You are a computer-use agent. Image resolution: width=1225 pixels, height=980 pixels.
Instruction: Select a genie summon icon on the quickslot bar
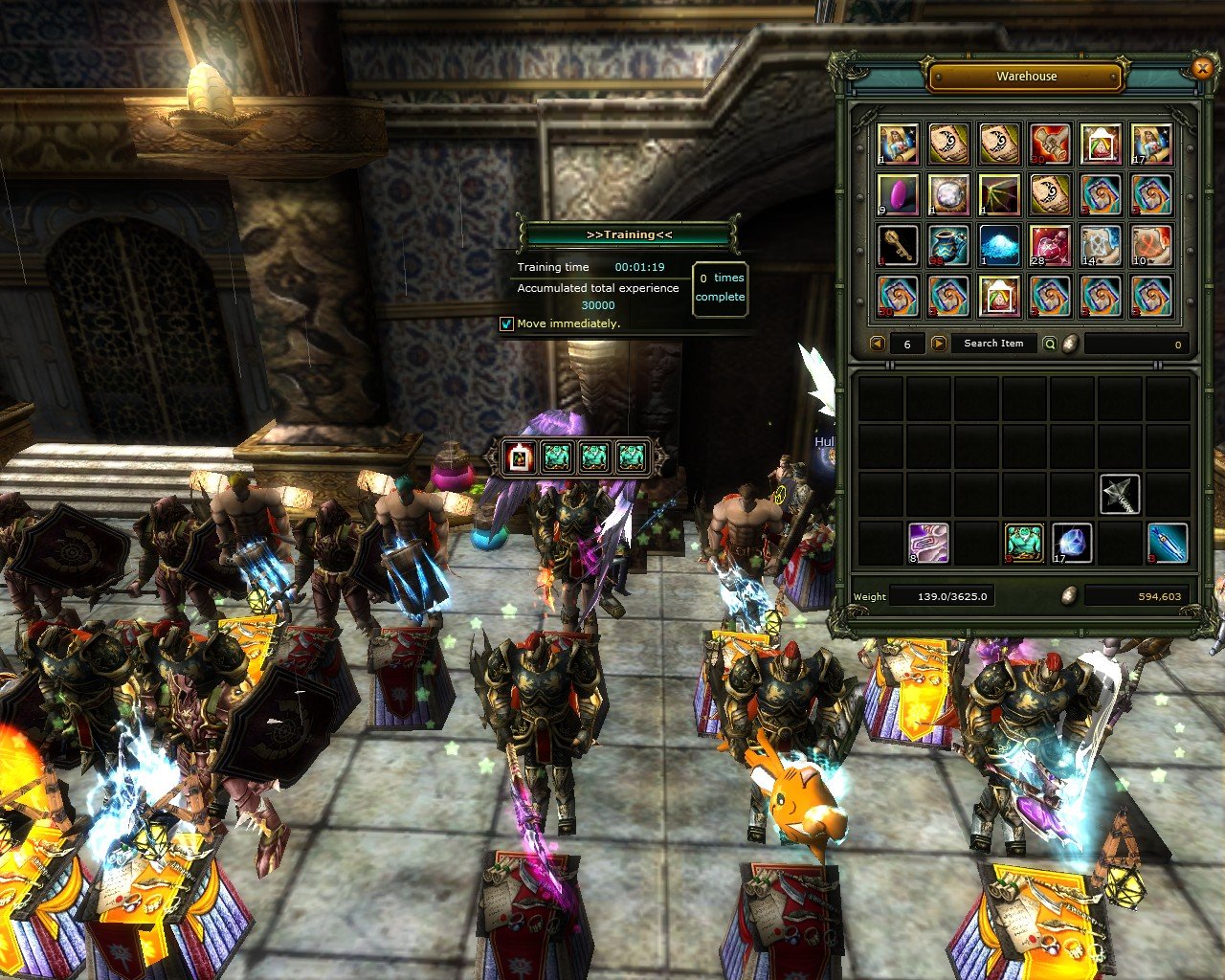tap(560, 457)
